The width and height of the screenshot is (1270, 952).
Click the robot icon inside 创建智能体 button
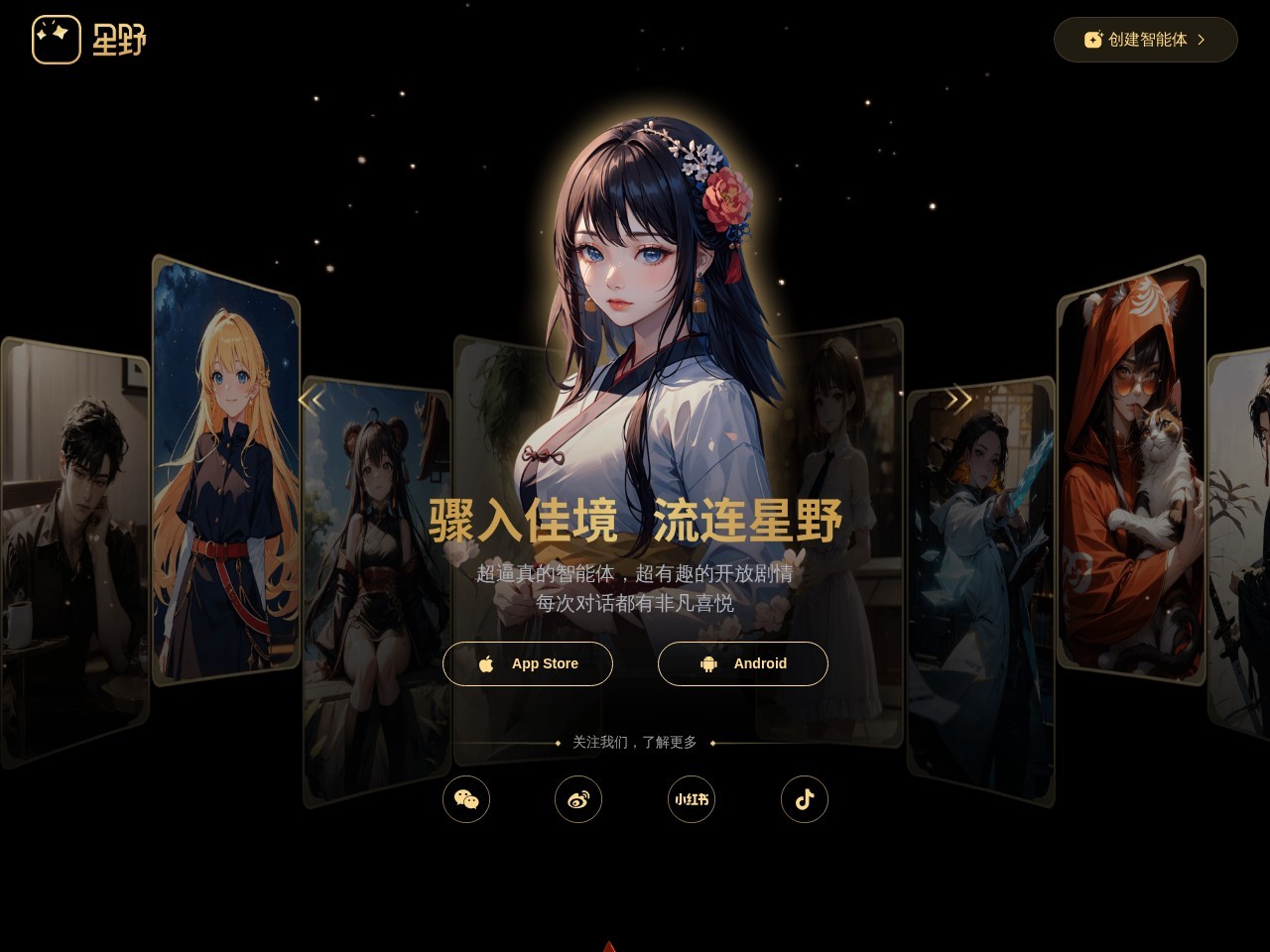pyautogui.click(x=1092, y=40)
